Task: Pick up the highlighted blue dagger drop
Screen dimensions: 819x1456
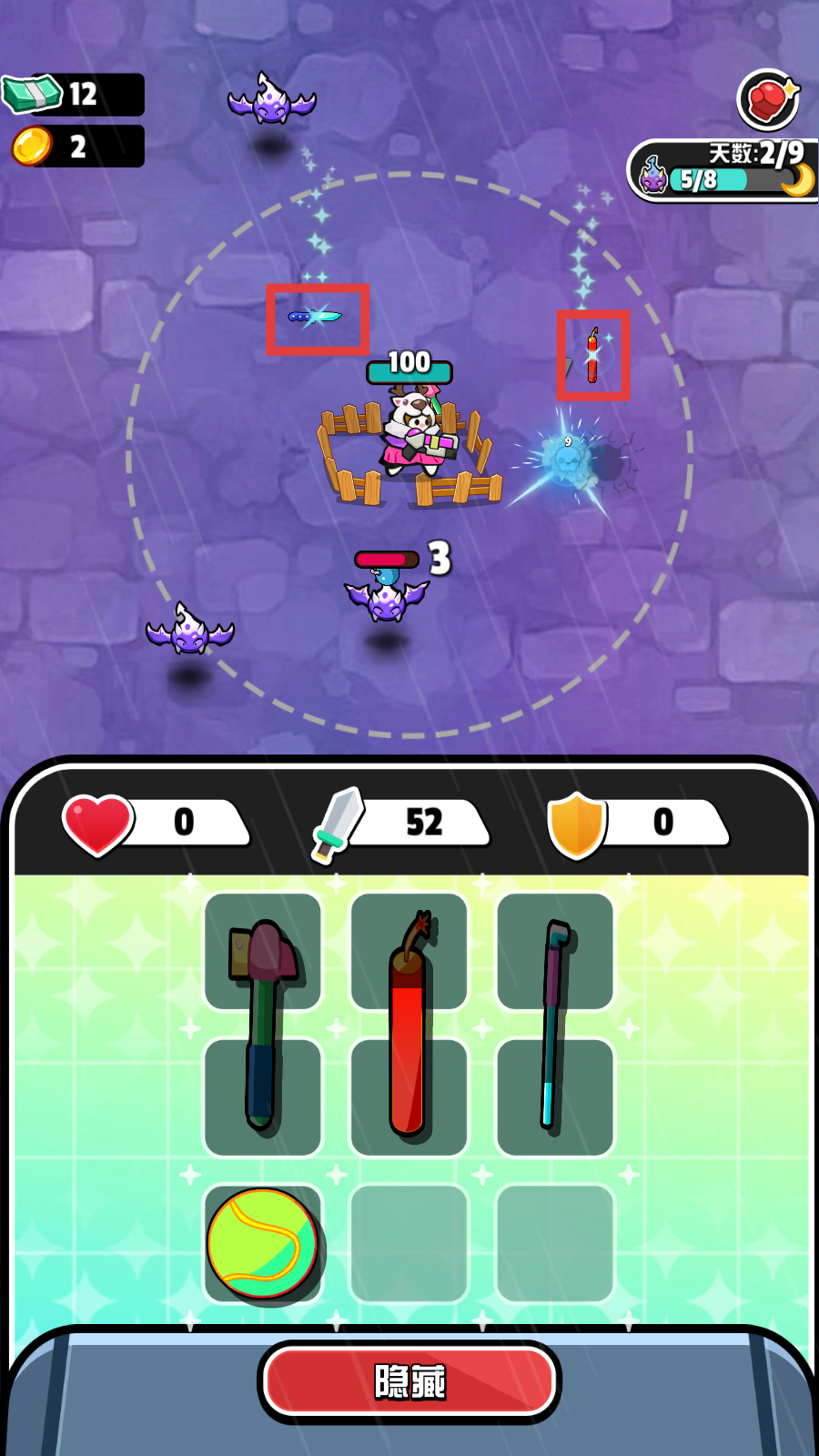Action: click(316, 318)
